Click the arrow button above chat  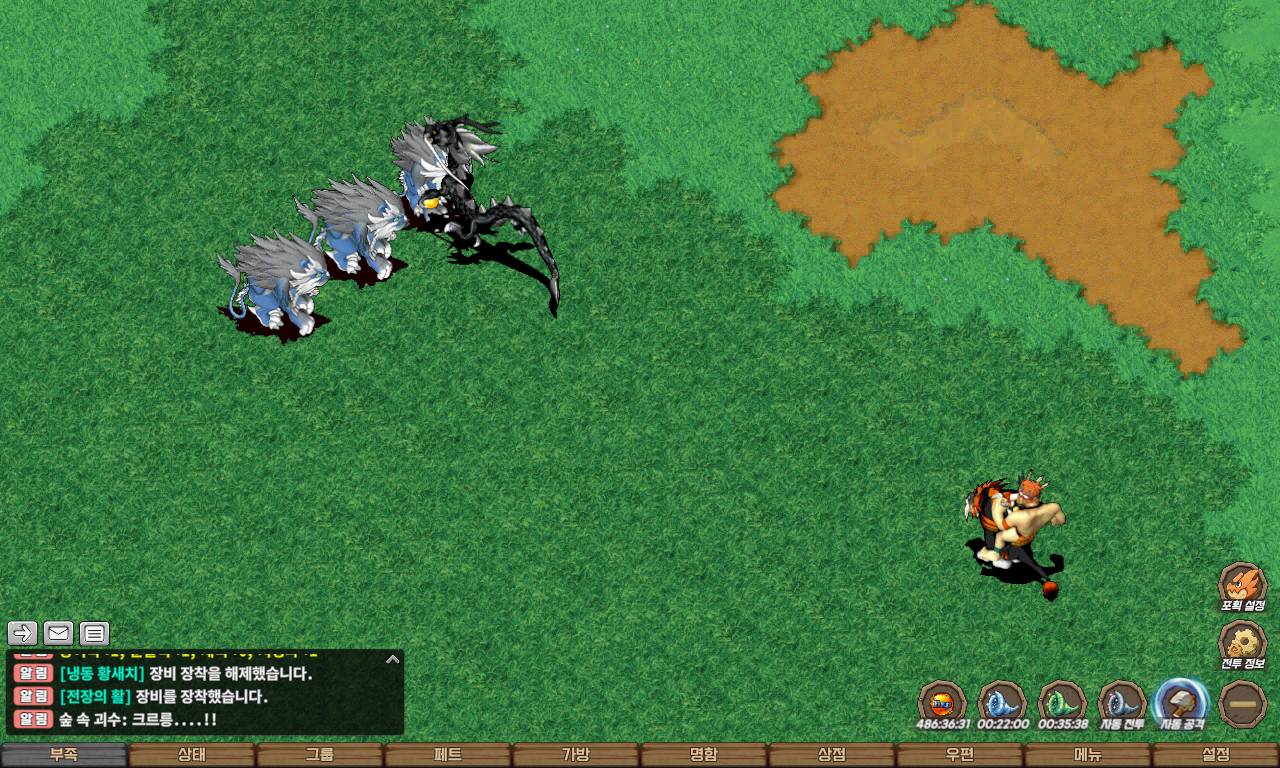pyautogui.click(x=23, y=633)
